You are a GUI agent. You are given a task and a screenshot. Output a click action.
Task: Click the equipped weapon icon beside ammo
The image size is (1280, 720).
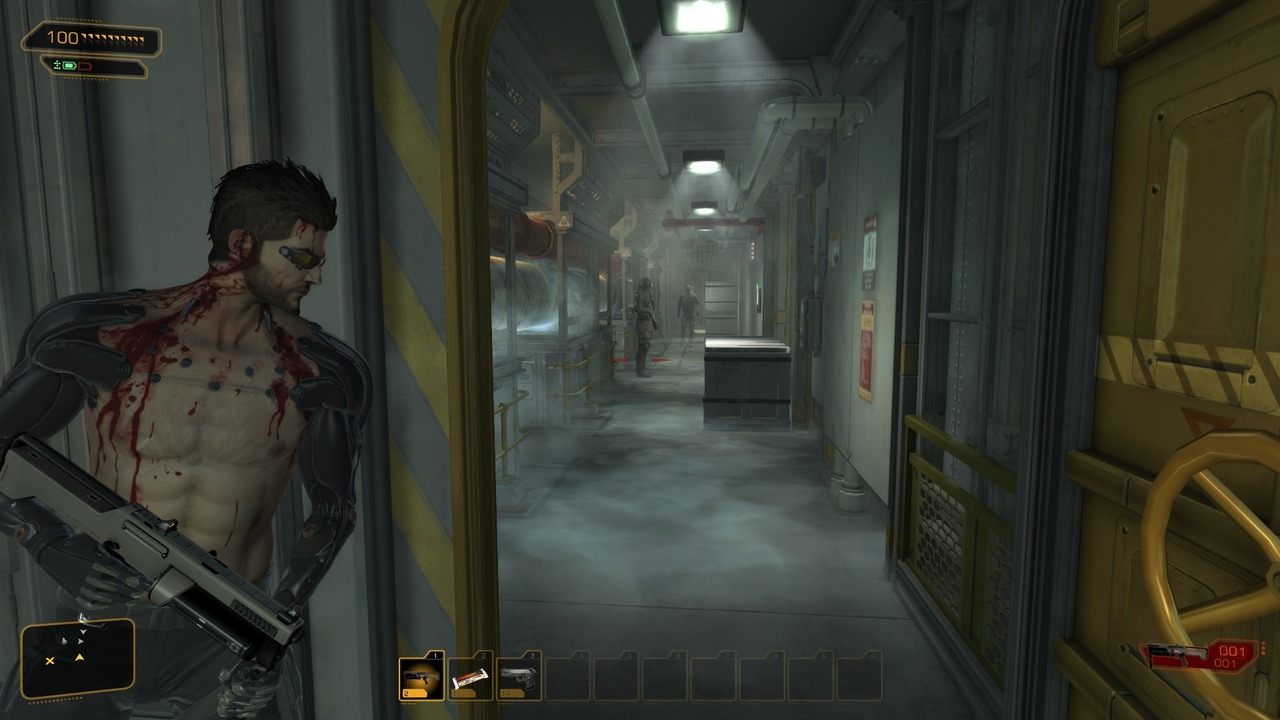(1173, 656)
